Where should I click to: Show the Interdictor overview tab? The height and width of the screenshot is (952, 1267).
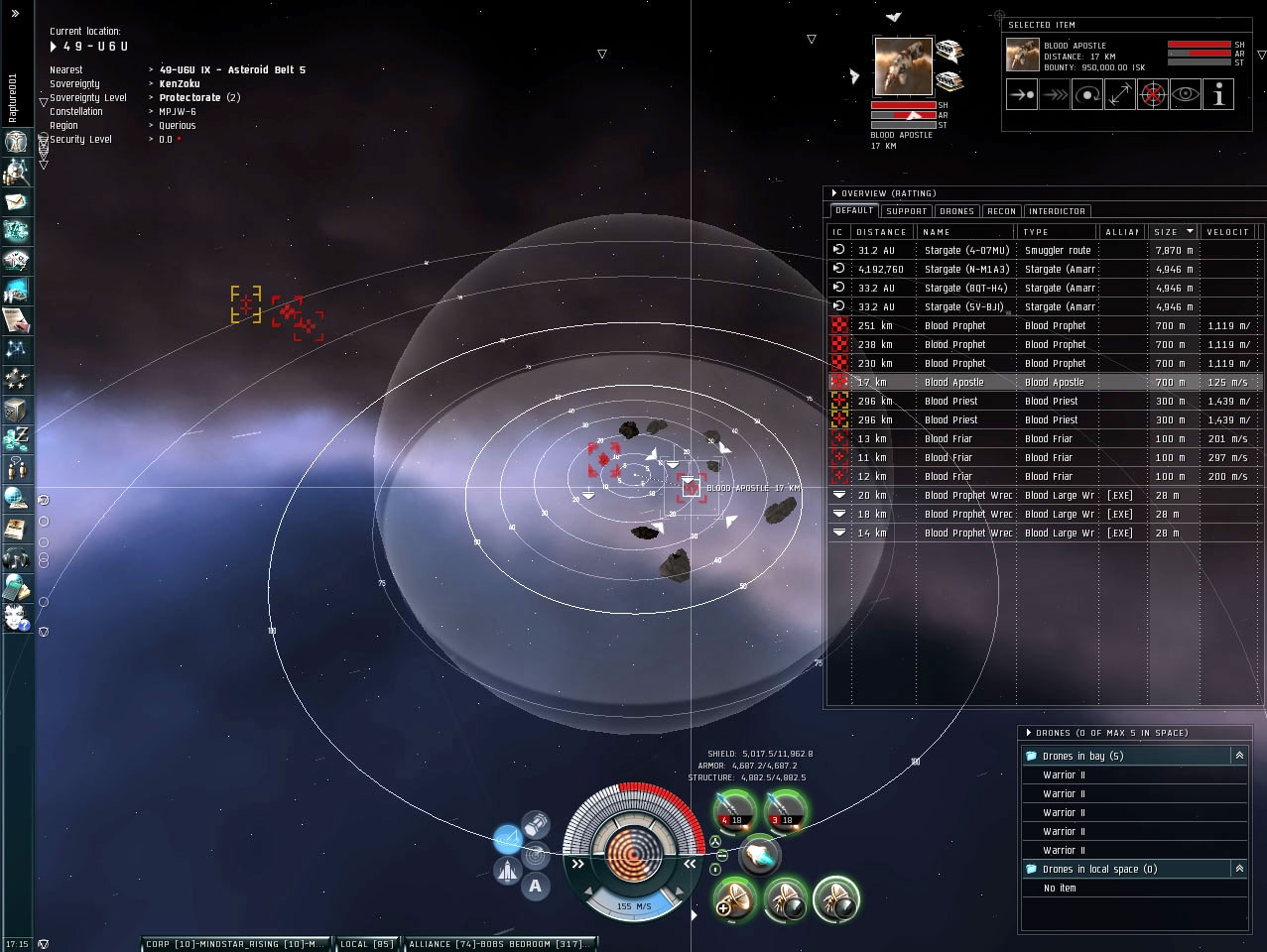click(x=1057, y=211)
